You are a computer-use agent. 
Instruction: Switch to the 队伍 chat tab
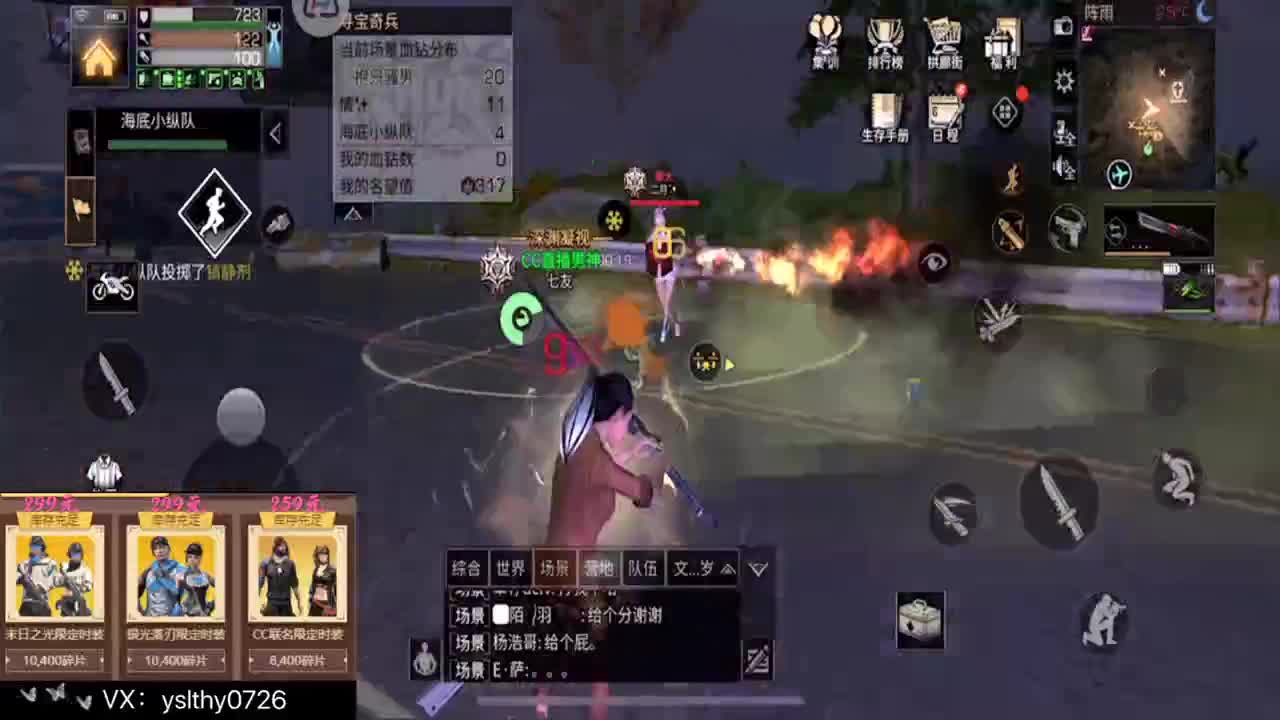[x=643, y=568]
